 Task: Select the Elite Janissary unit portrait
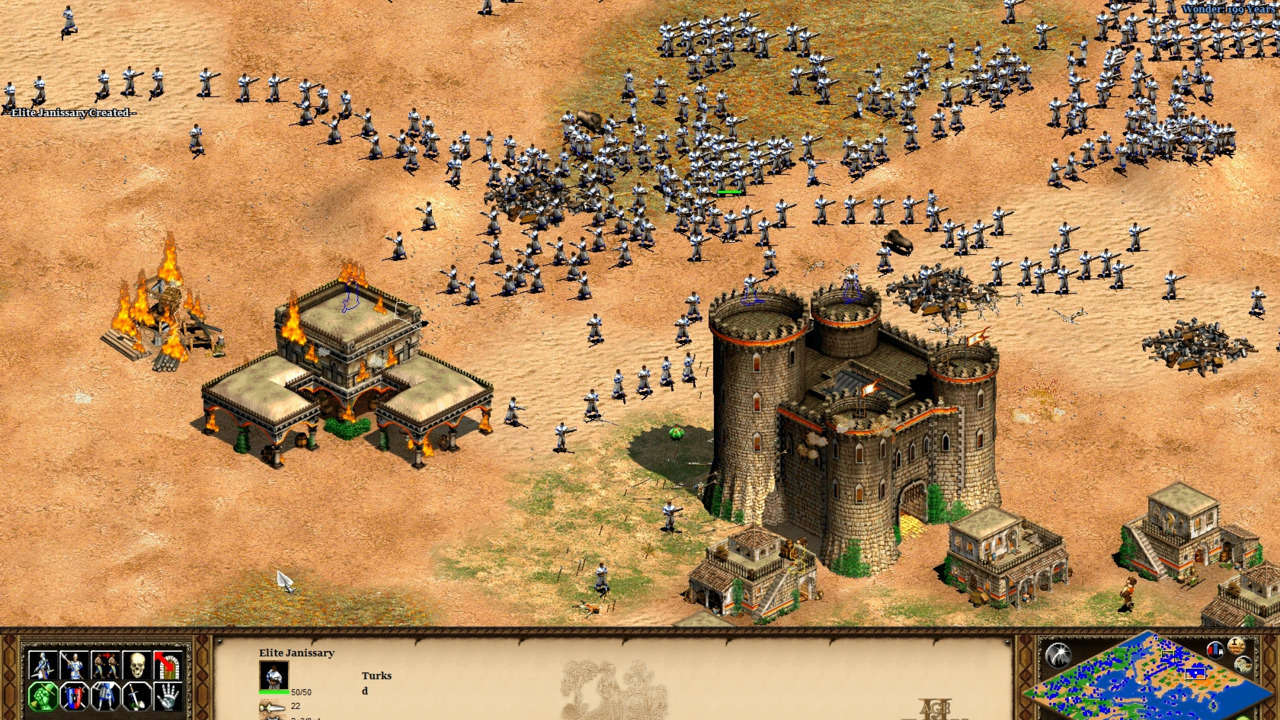click(x=274, y=676)
